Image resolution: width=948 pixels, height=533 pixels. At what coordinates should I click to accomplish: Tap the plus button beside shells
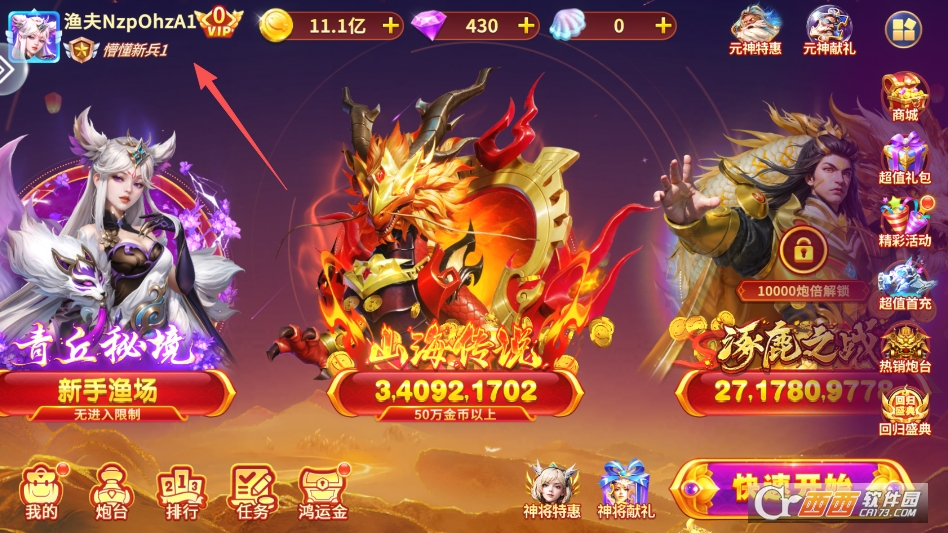(x=663, y=26)
